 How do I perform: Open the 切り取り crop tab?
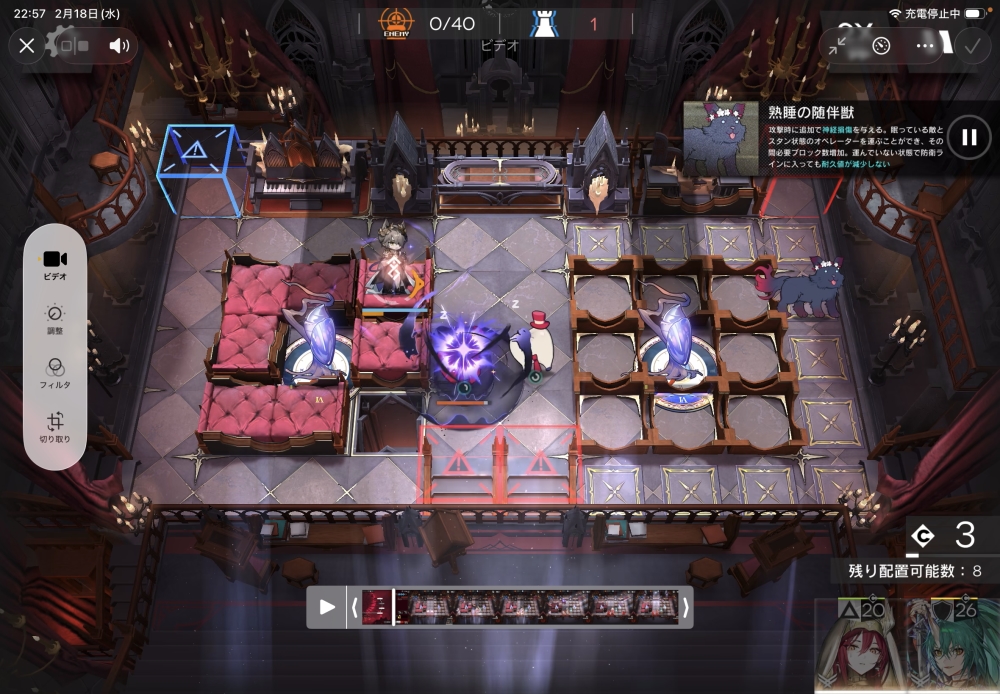point(55,428)
